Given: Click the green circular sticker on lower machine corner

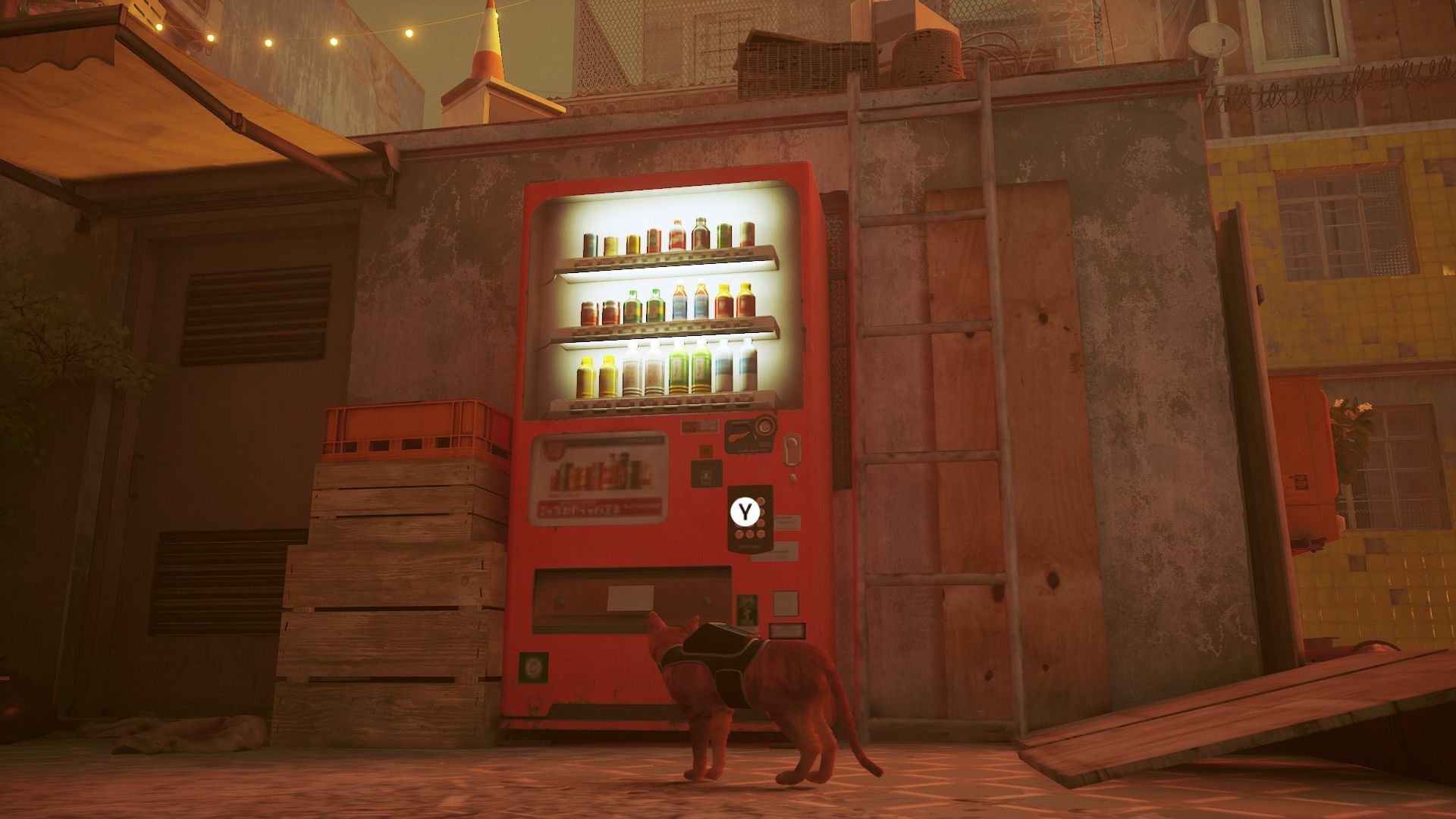Looking at the screenshot, I should pyautogui.click(x=534, y=669).
